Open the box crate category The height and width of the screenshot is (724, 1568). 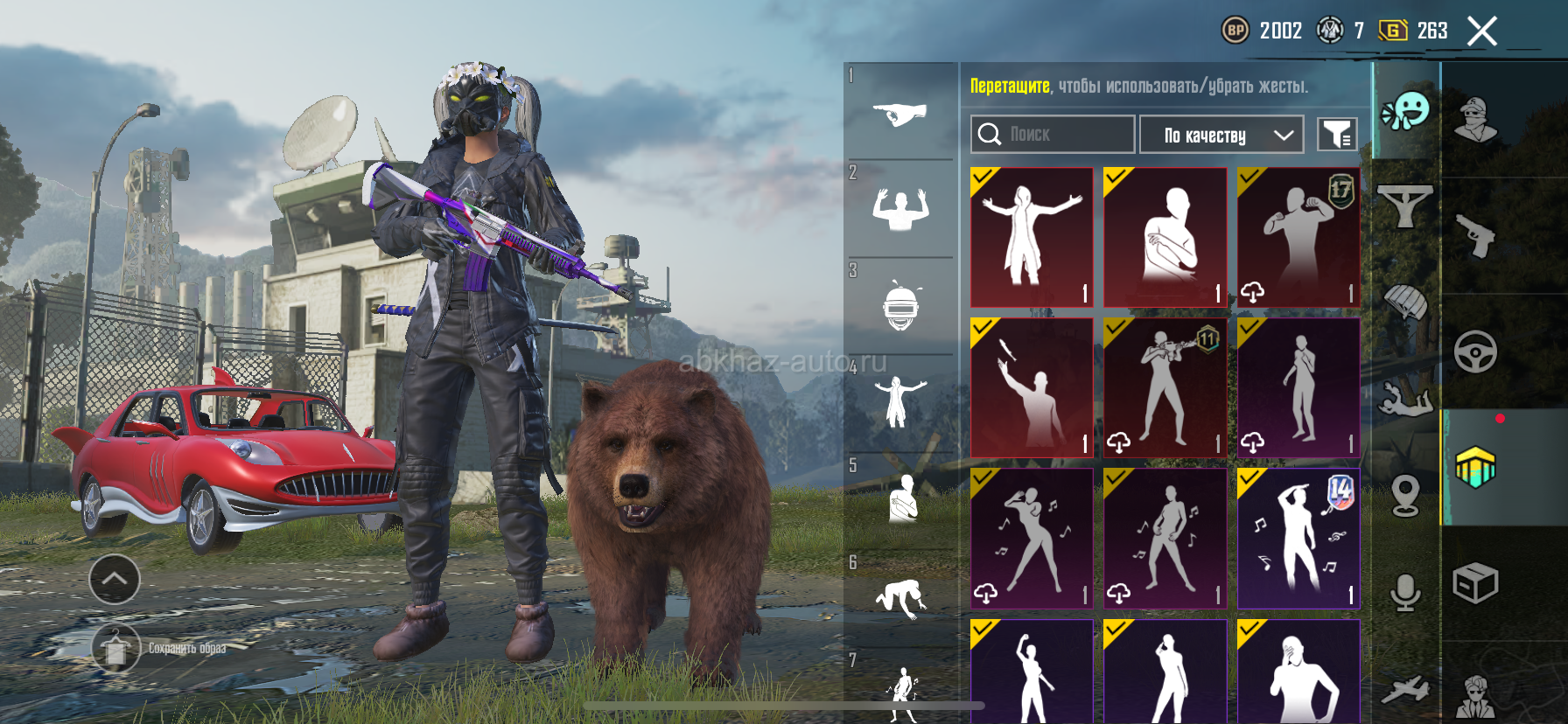pyautogui.click(x=1475, y=583)
